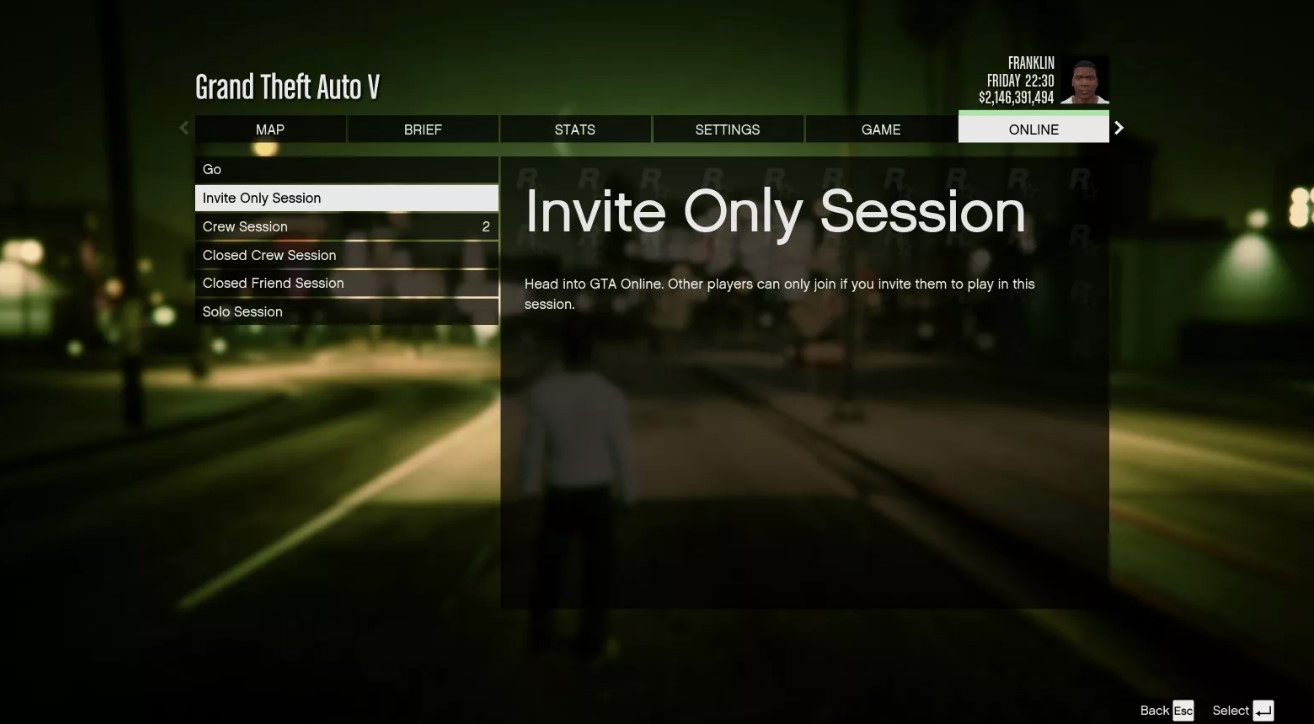Show the STATS tab
This screenshot has height=724, width=1314.
(x=575, y=129)
